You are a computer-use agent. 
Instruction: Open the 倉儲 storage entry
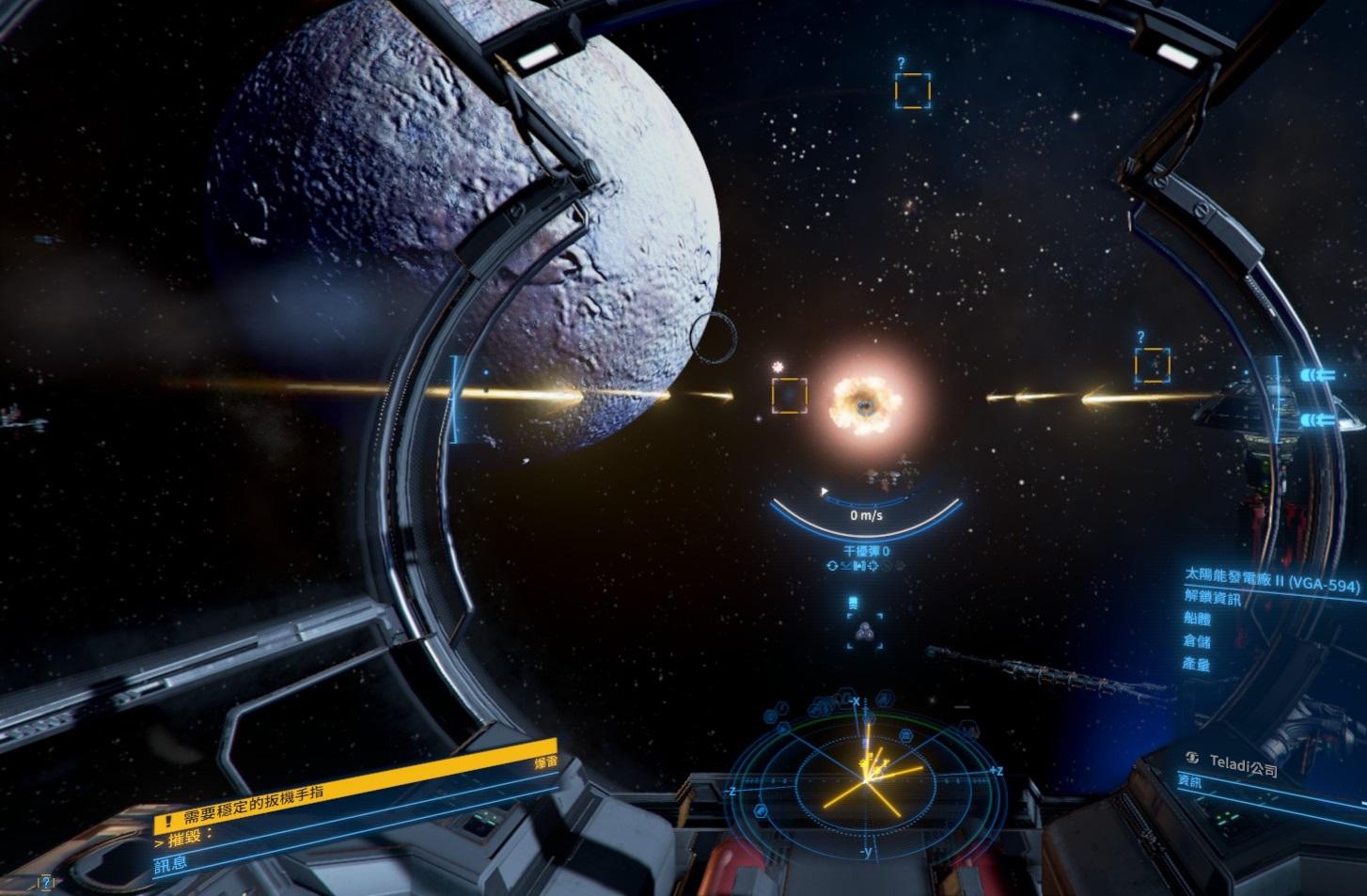tap(1196, 641)
